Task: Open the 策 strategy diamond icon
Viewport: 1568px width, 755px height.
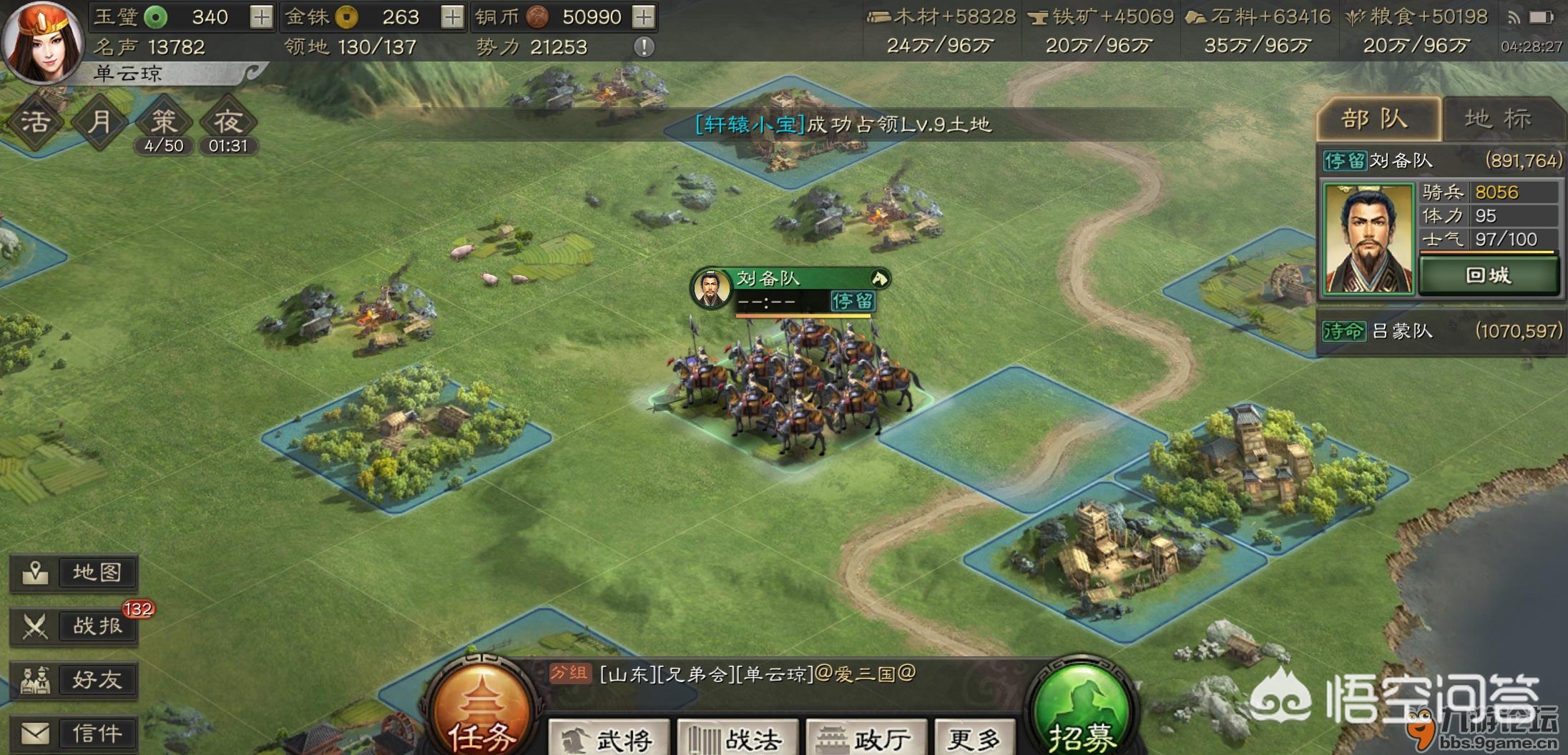Action: (163, 122)
